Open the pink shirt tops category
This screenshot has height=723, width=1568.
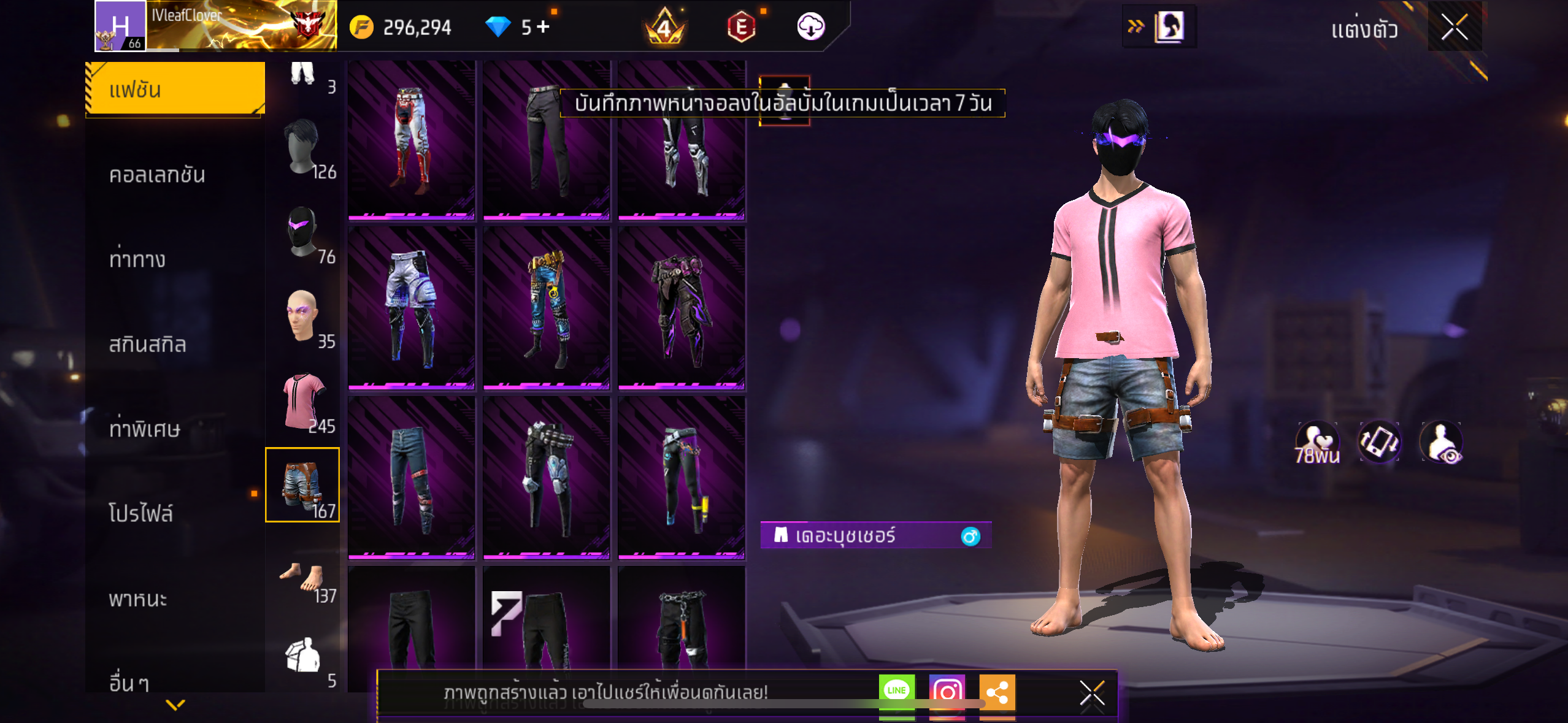[303, 402]
